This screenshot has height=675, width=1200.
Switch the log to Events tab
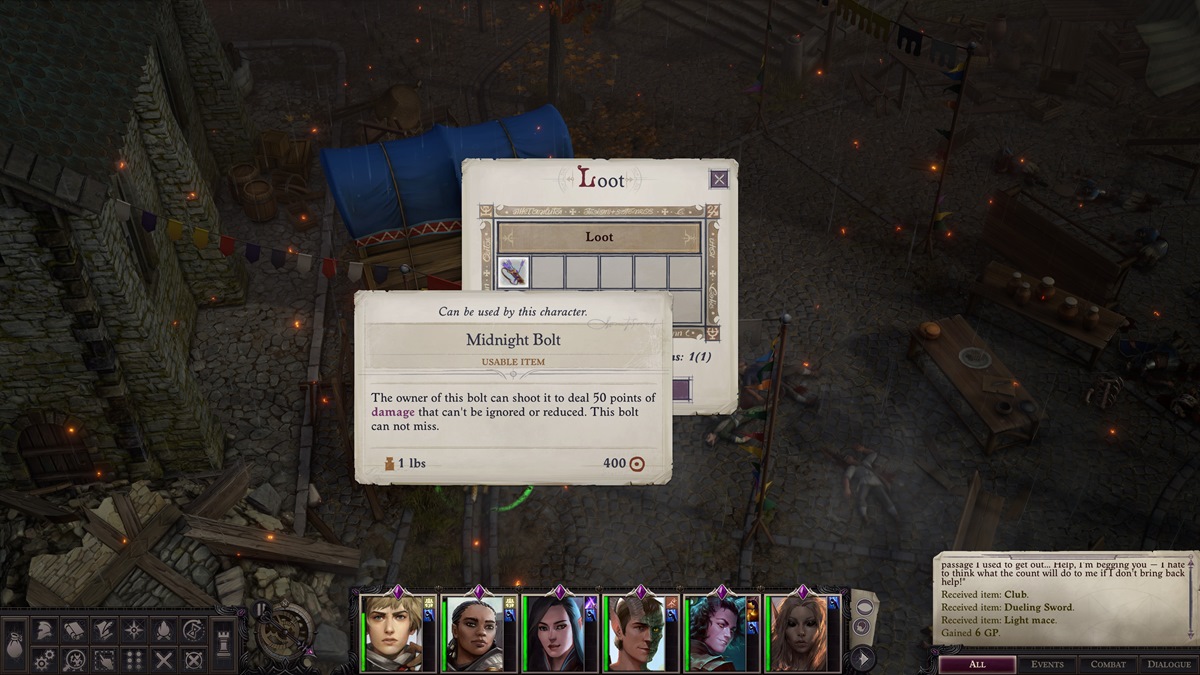click(x=1048, y=664)
